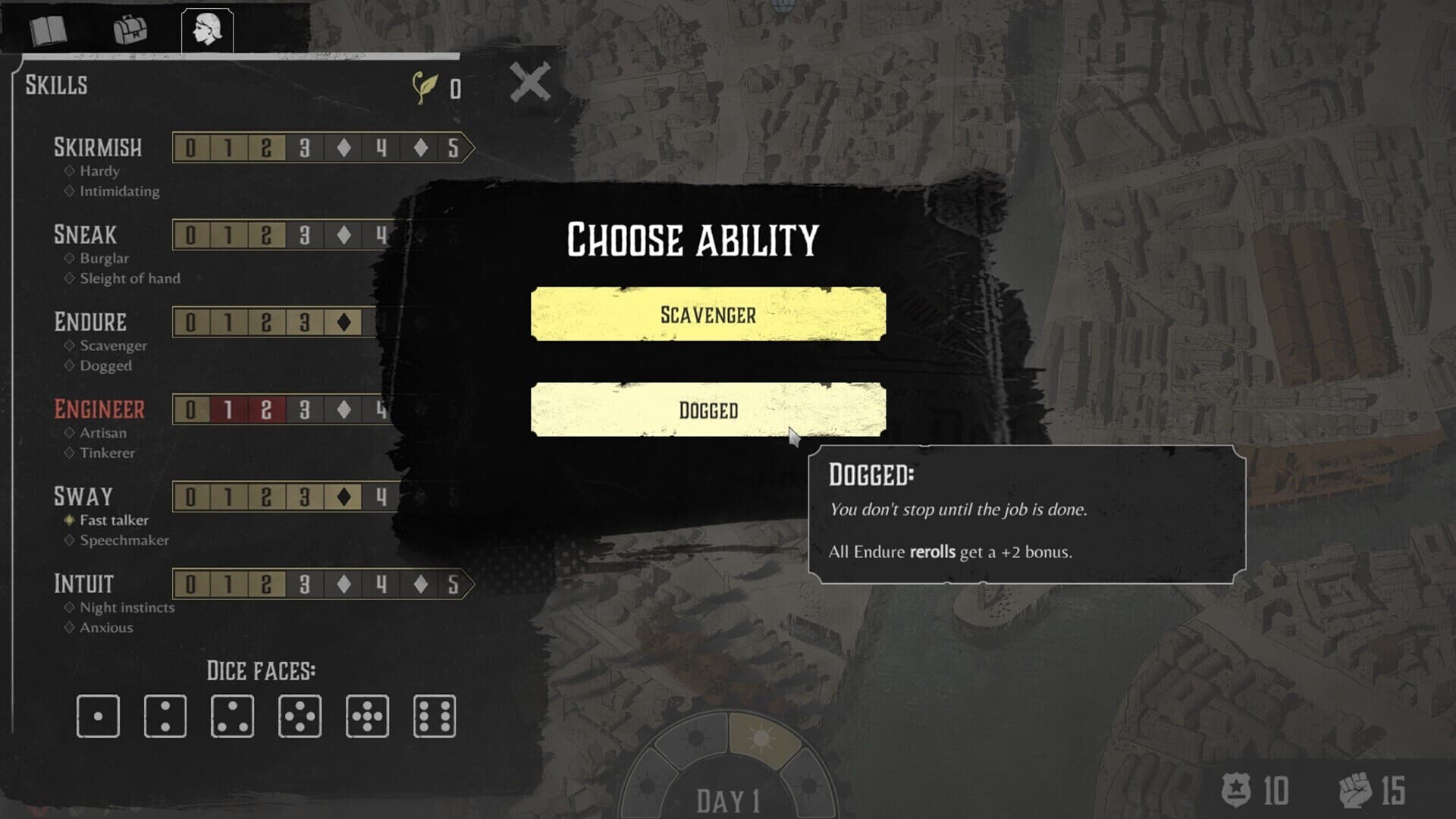
Task: Click the Burglar ability under Sneak
Action: (x=104, y=259)
